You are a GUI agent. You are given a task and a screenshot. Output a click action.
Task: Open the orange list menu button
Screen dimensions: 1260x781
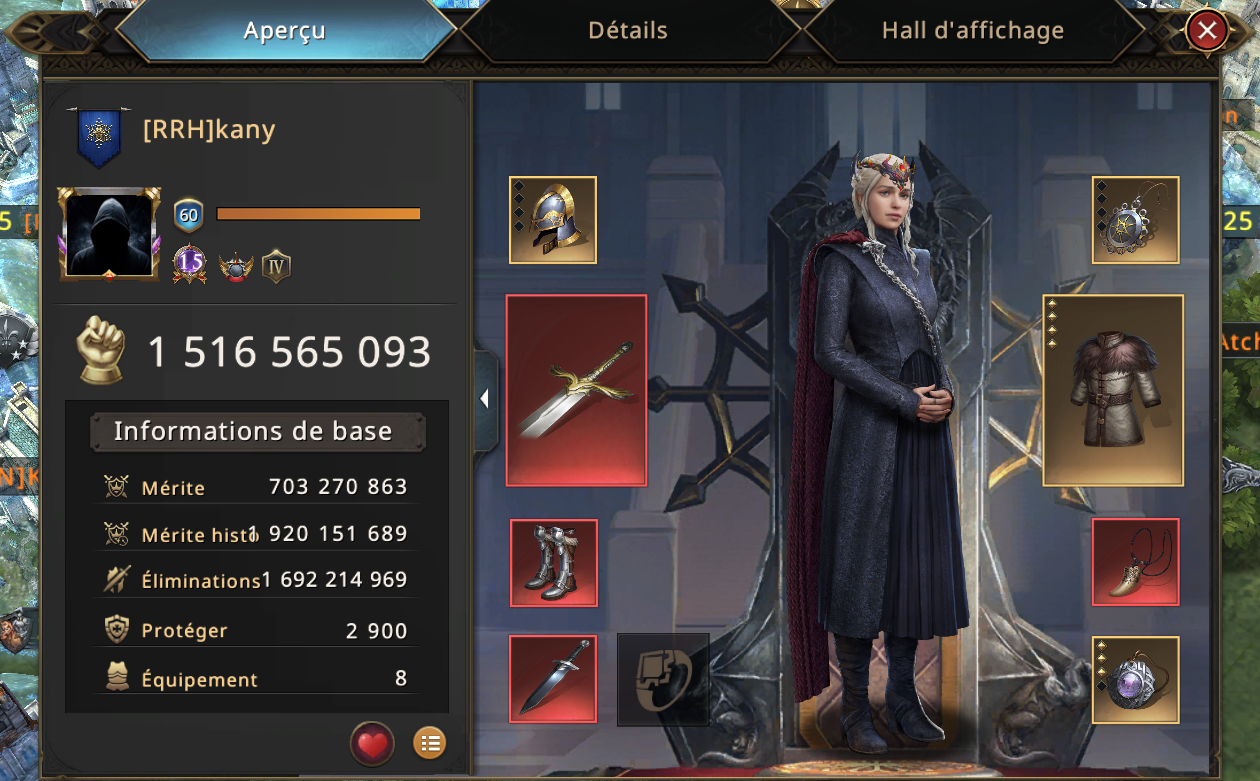[430, 743]
